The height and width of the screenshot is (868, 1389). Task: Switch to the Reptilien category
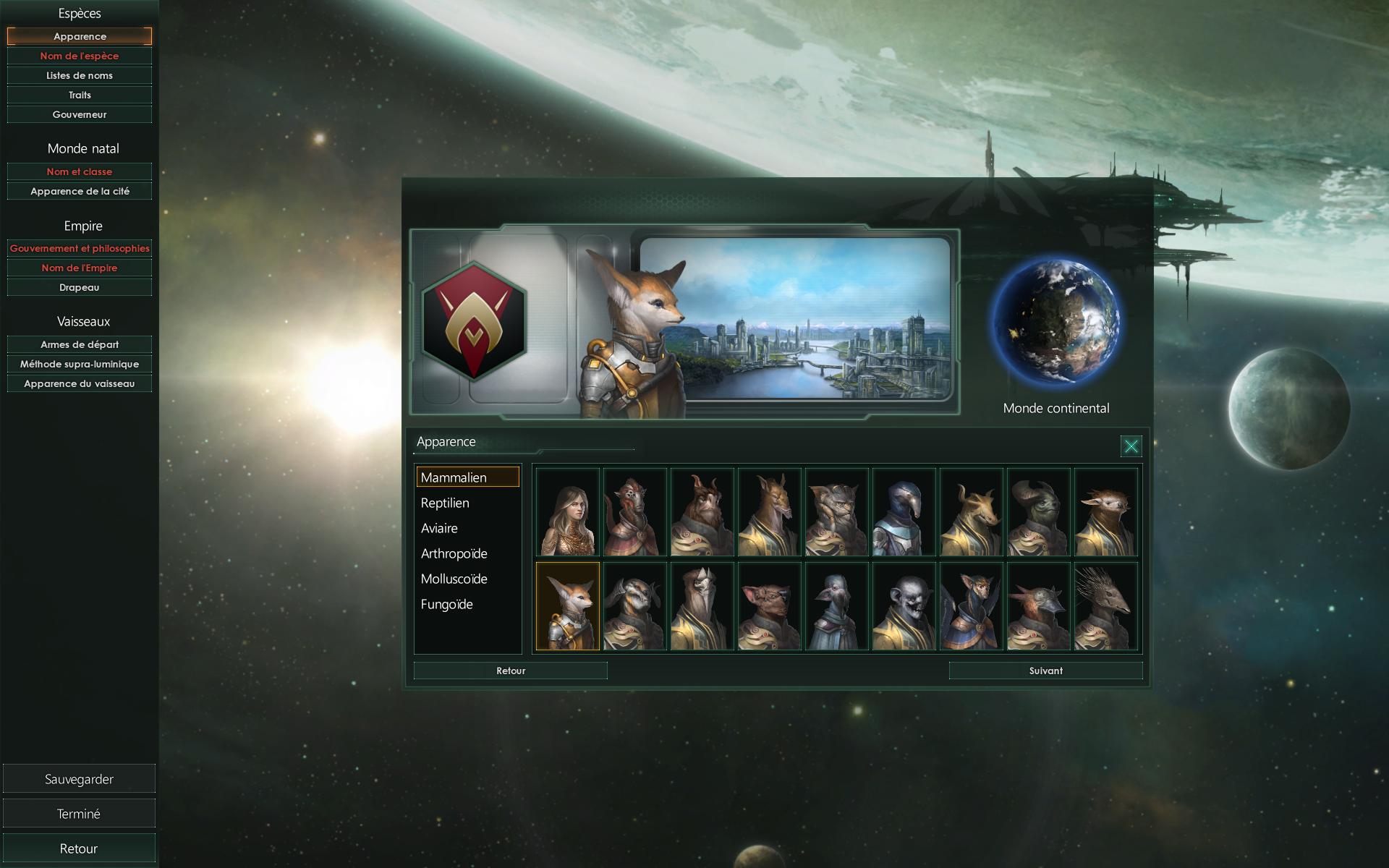click(x=445, y=503)
